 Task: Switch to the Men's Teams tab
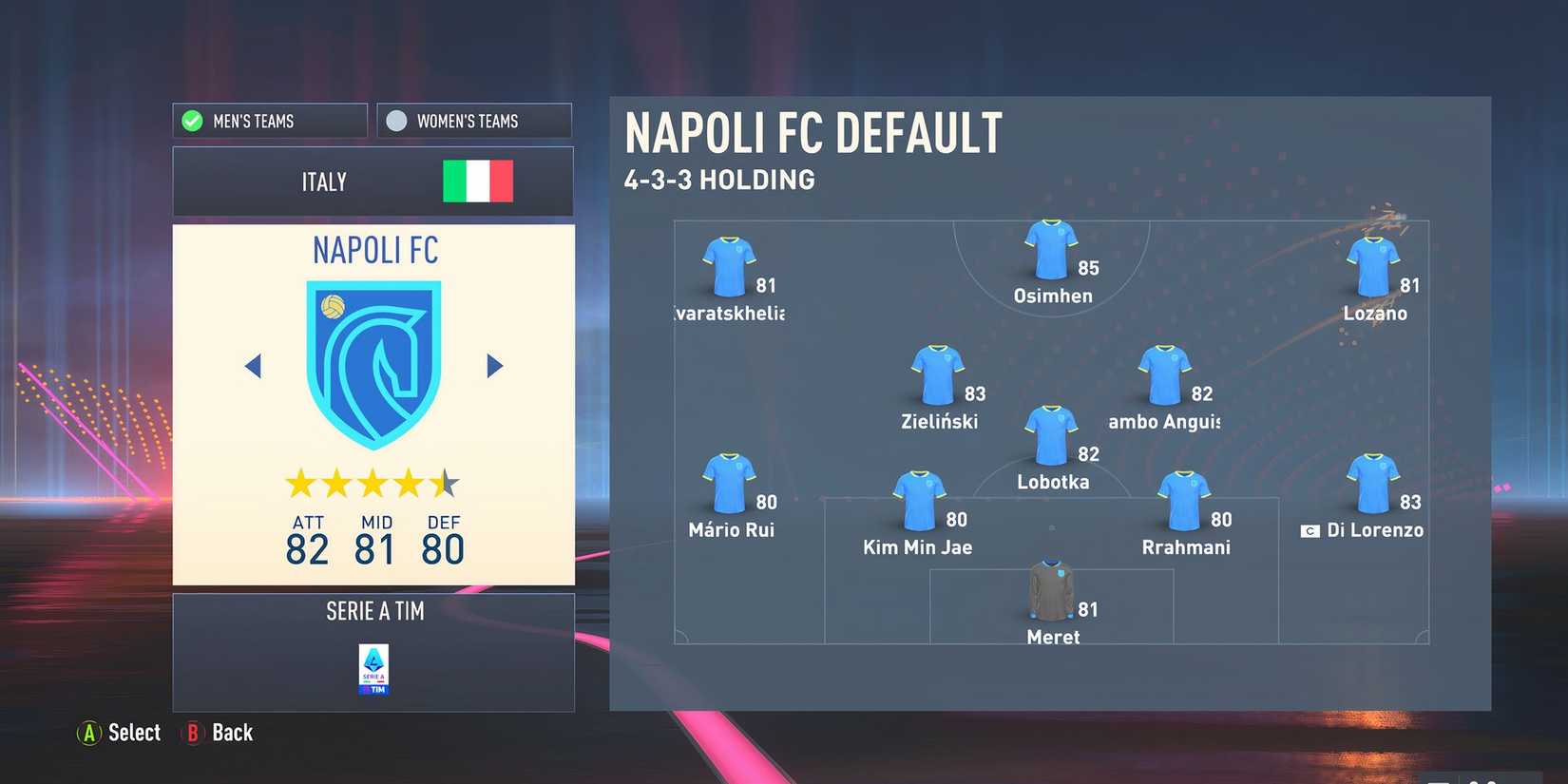[x=269, y=121]
